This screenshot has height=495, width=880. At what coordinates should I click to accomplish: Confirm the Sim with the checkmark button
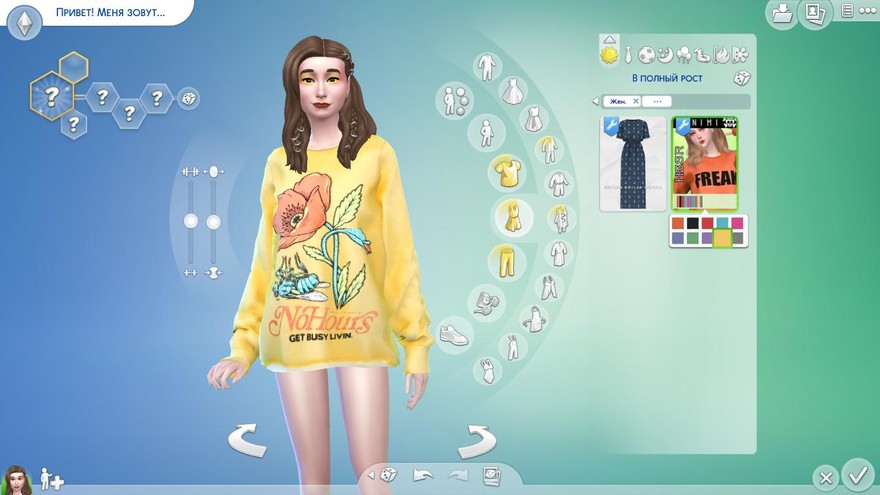857,473
